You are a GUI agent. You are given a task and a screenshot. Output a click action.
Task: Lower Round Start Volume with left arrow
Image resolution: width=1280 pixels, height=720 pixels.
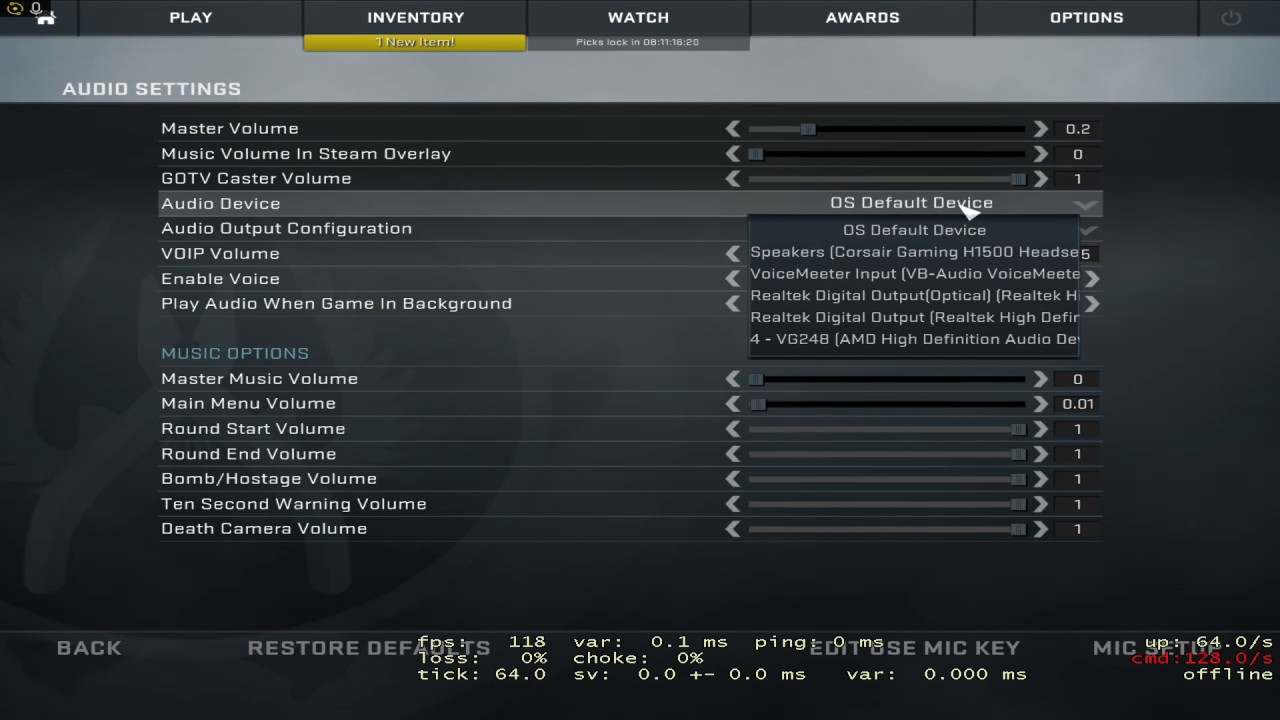(x=733, y=429)
